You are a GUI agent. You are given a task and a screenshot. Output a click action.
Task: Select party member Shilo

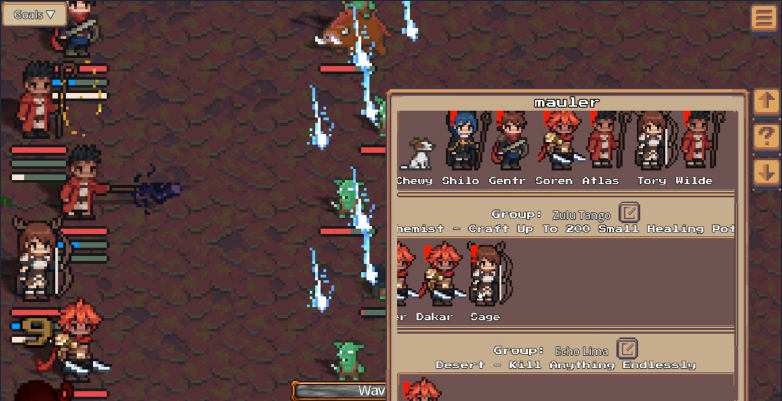(462, 141)
